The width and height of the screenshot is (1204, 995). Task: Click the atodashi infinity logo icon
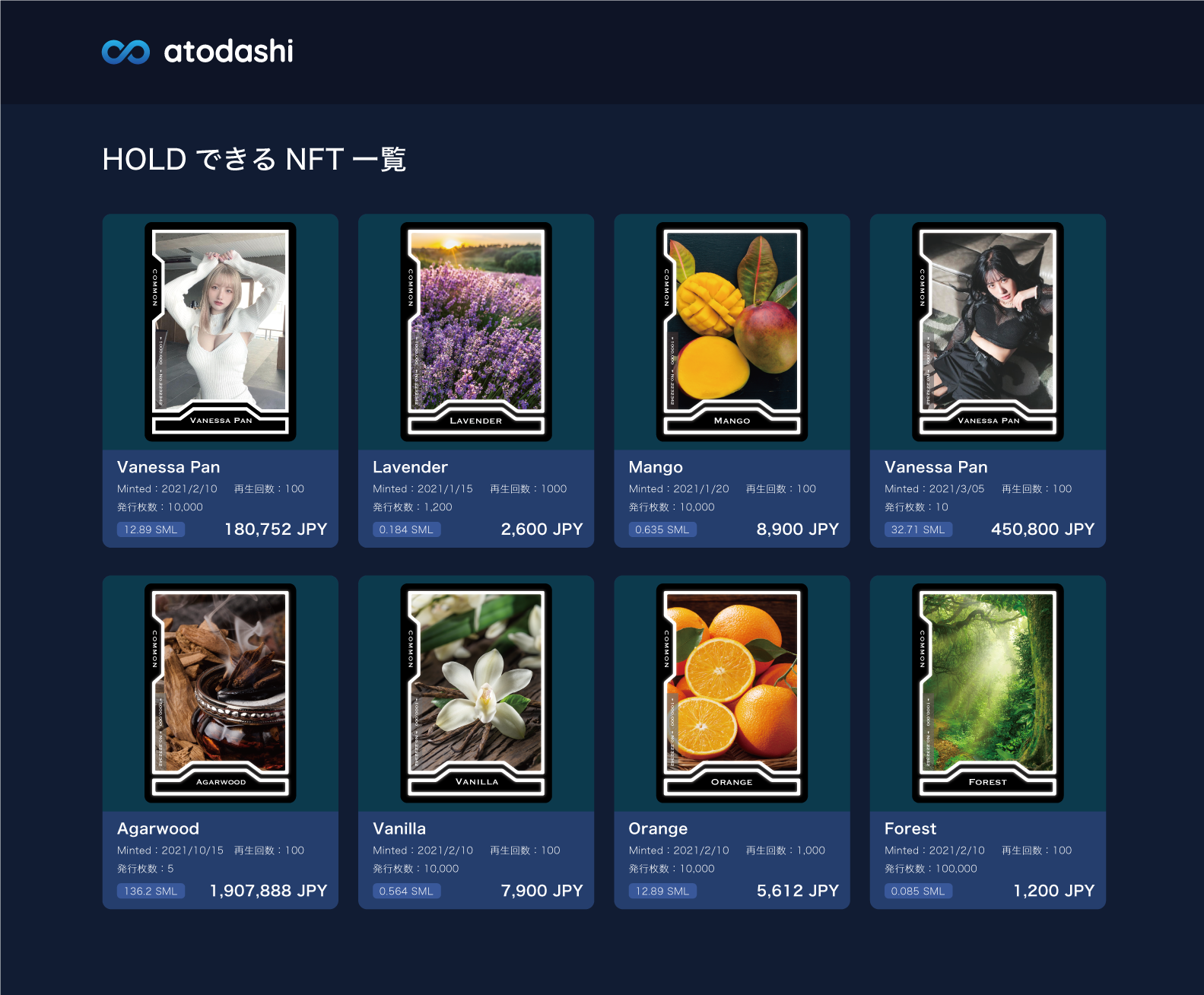[128, 52]
